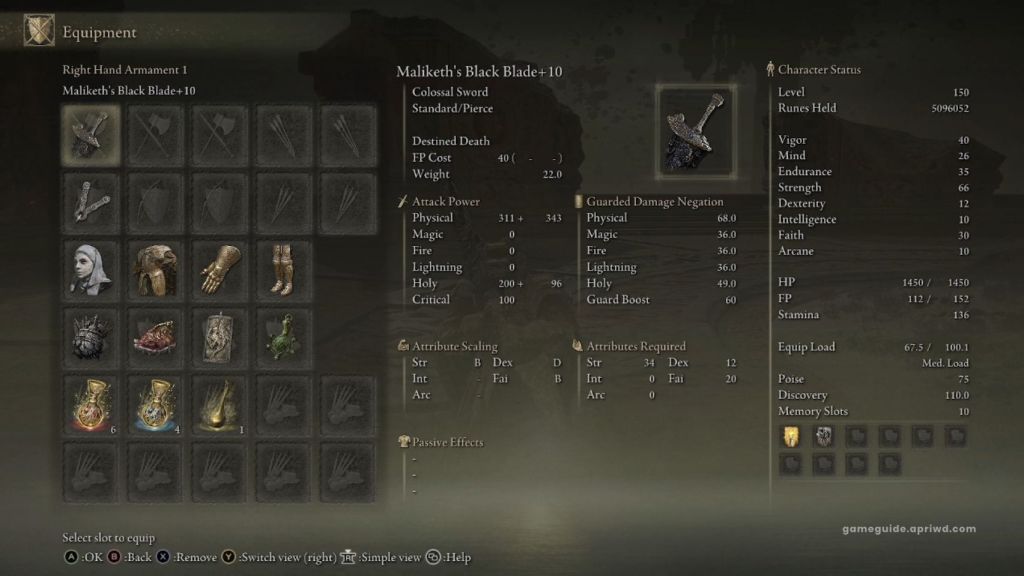
Task: Choose the golden horn quick item slot
Action: 221,403
